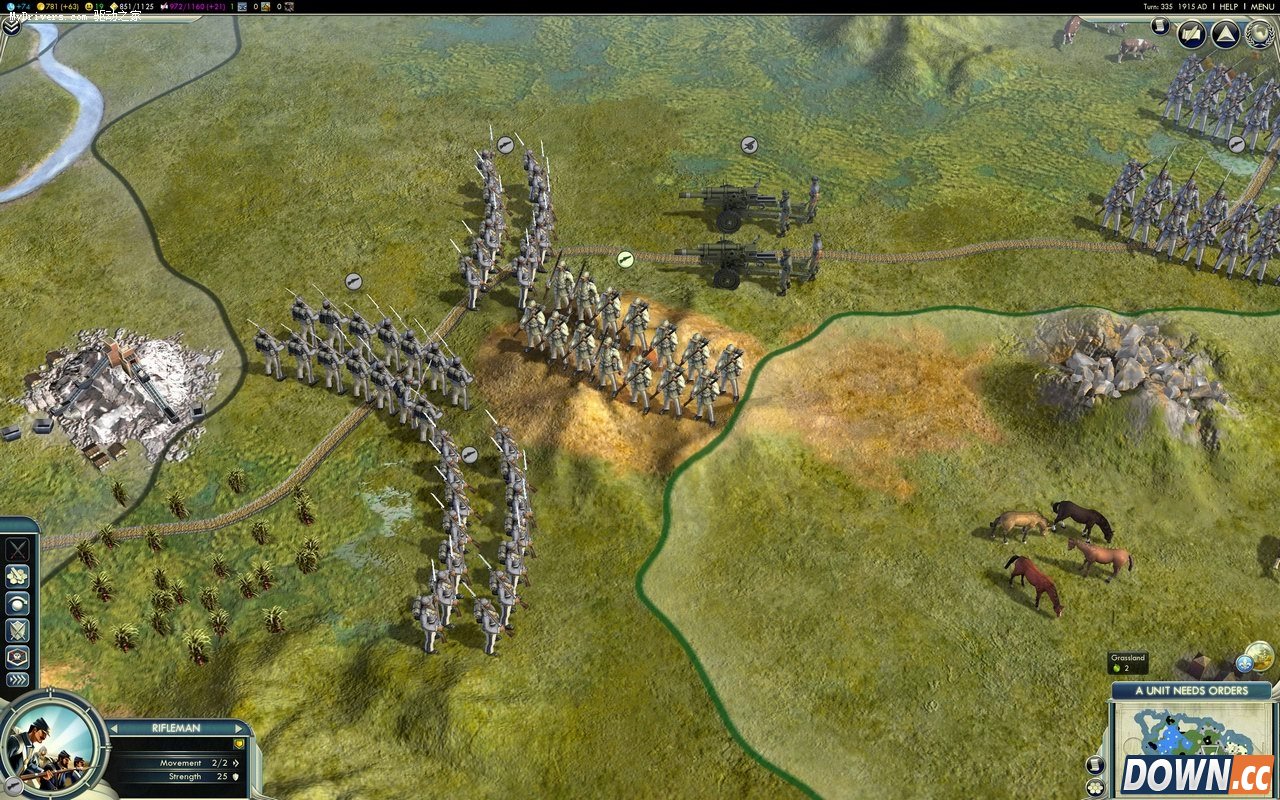Open the HELP Civilopedia link
The height and width of the screenshot is (800, 1280).
click(1228, 6)
